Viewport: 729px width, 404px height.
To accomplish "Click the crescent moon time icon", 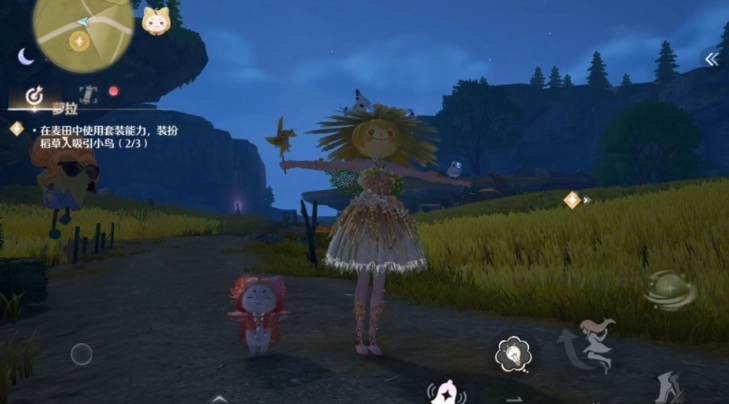I will click(26, 57).
